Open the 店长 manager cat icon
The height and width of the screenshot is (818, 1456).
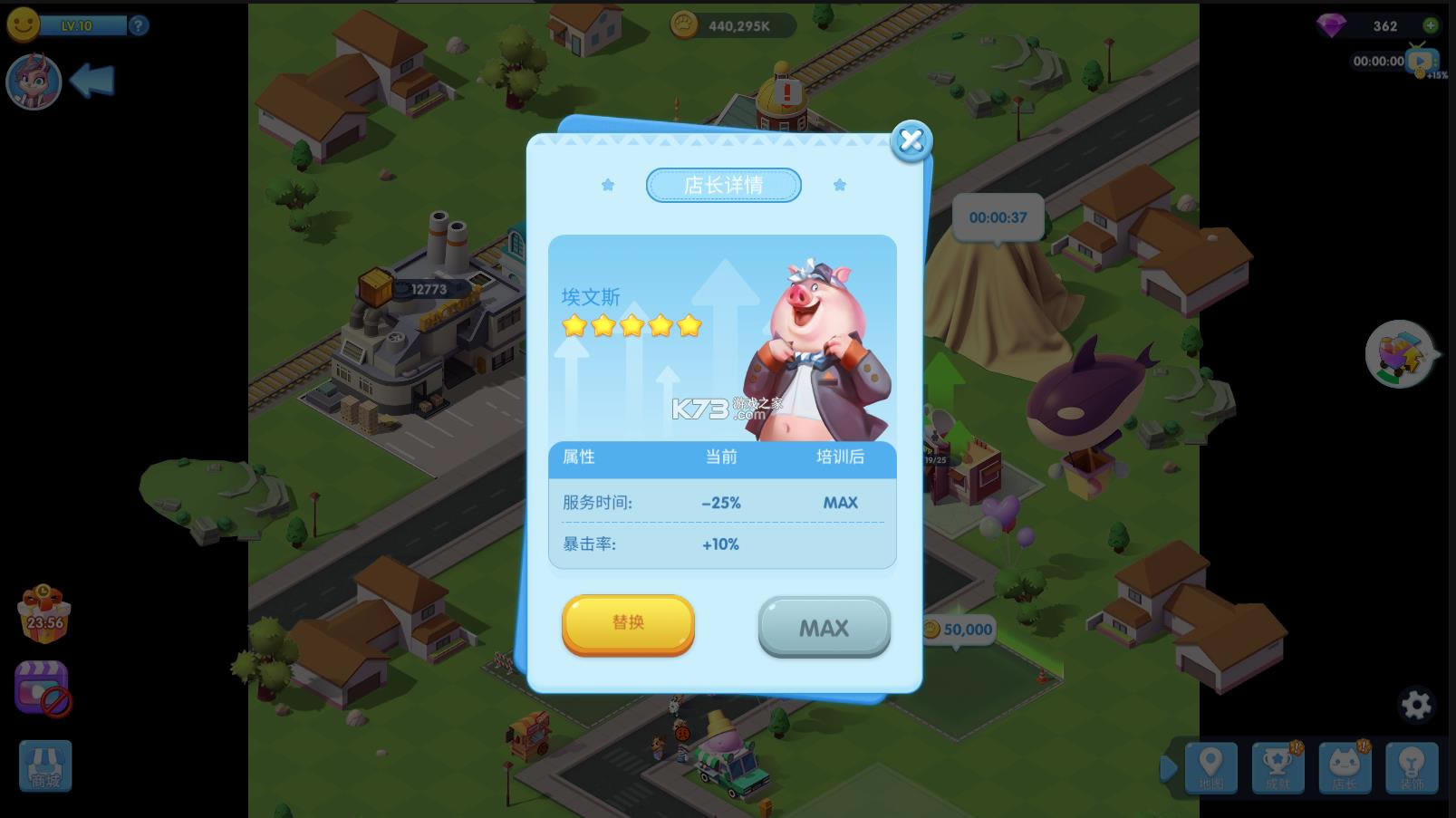[1345, 767]
